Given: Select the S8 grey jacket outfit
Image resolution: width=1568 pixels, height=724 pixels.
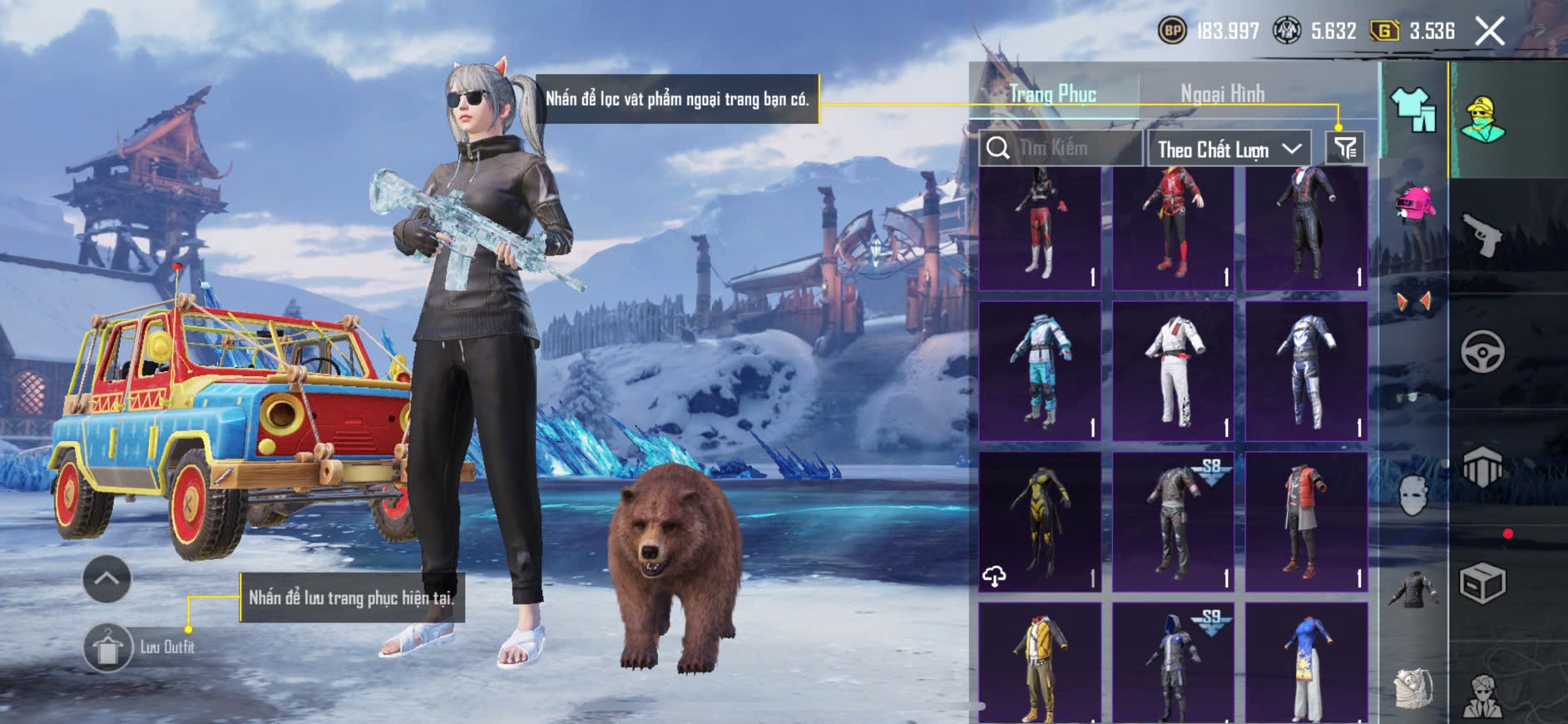Looking at the screenshot, I should pyautogui.click(x=1173, y=522).
